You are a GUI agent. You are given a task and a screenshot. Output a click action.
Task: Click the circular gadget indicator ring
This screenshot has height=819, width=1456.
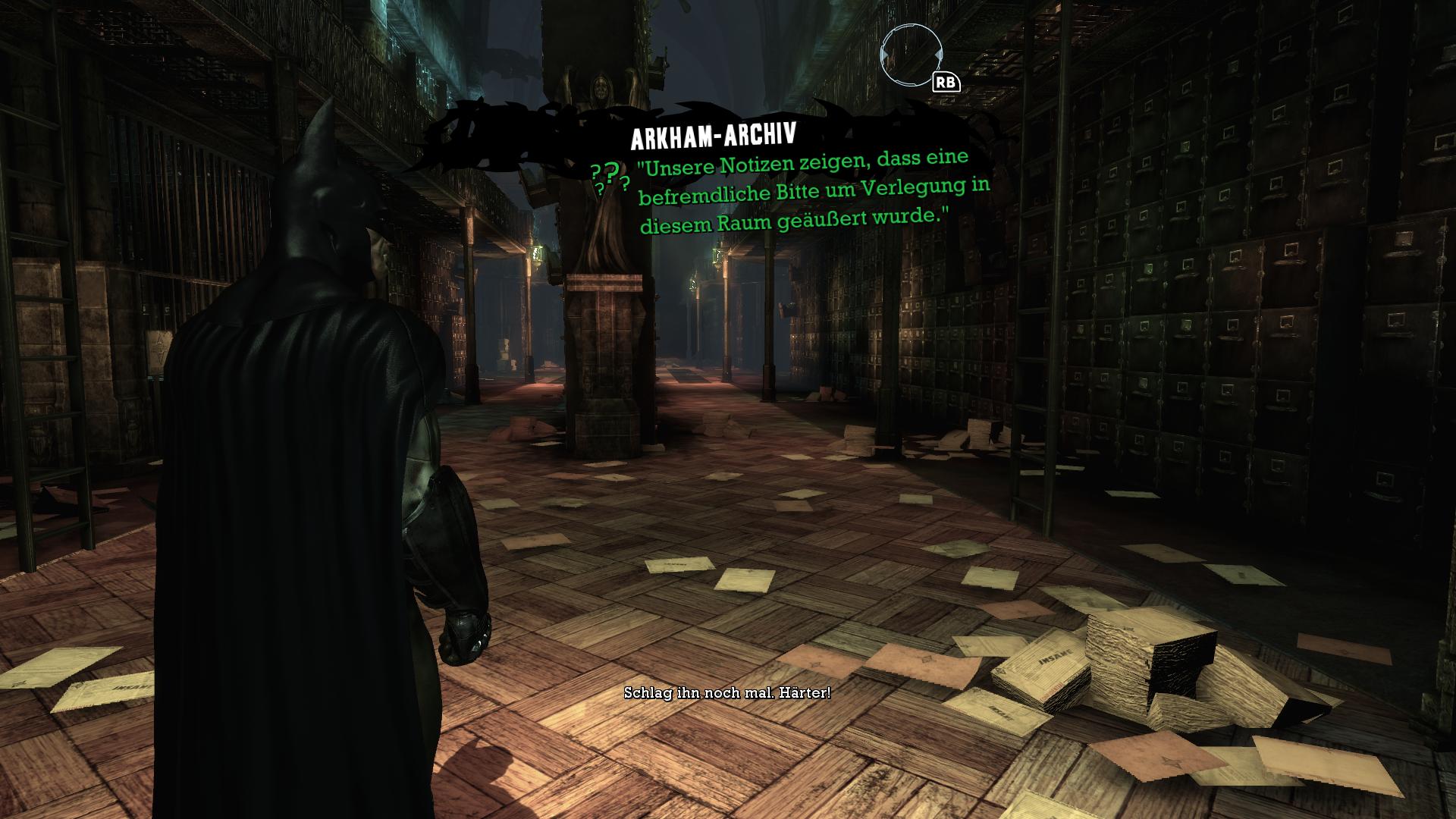909,54
